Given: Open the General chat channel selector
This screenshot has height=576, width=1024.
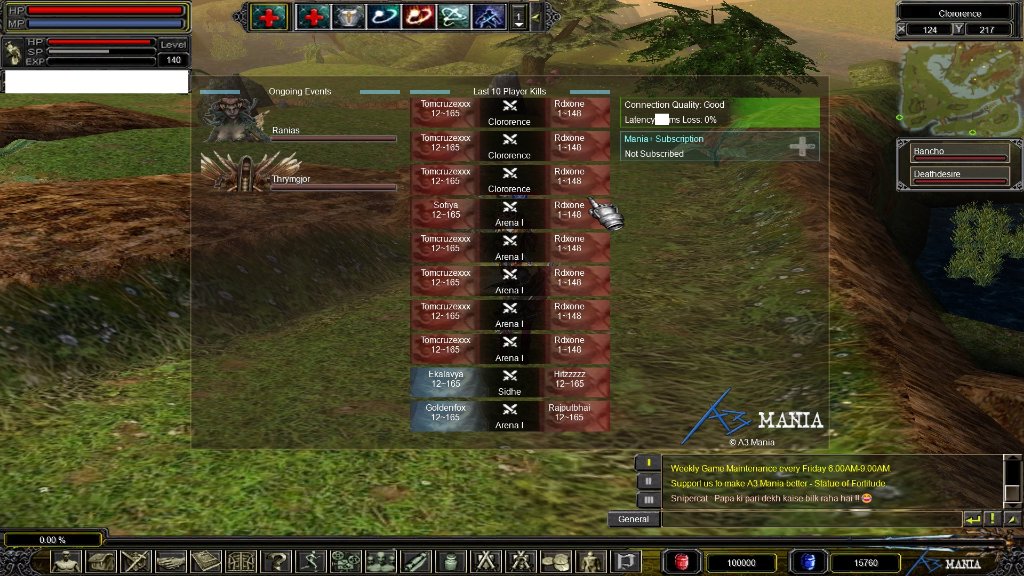Looking at the screenshot, I should click(x=634, y=519).
